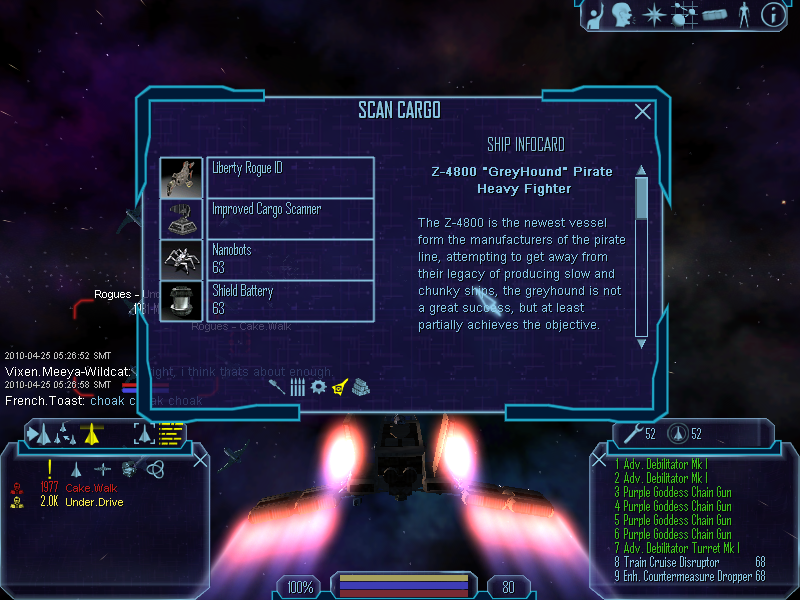Screen dimensions: 800x600
Task: Select the highlighted yellow ship filter tab
Action: 340,386
